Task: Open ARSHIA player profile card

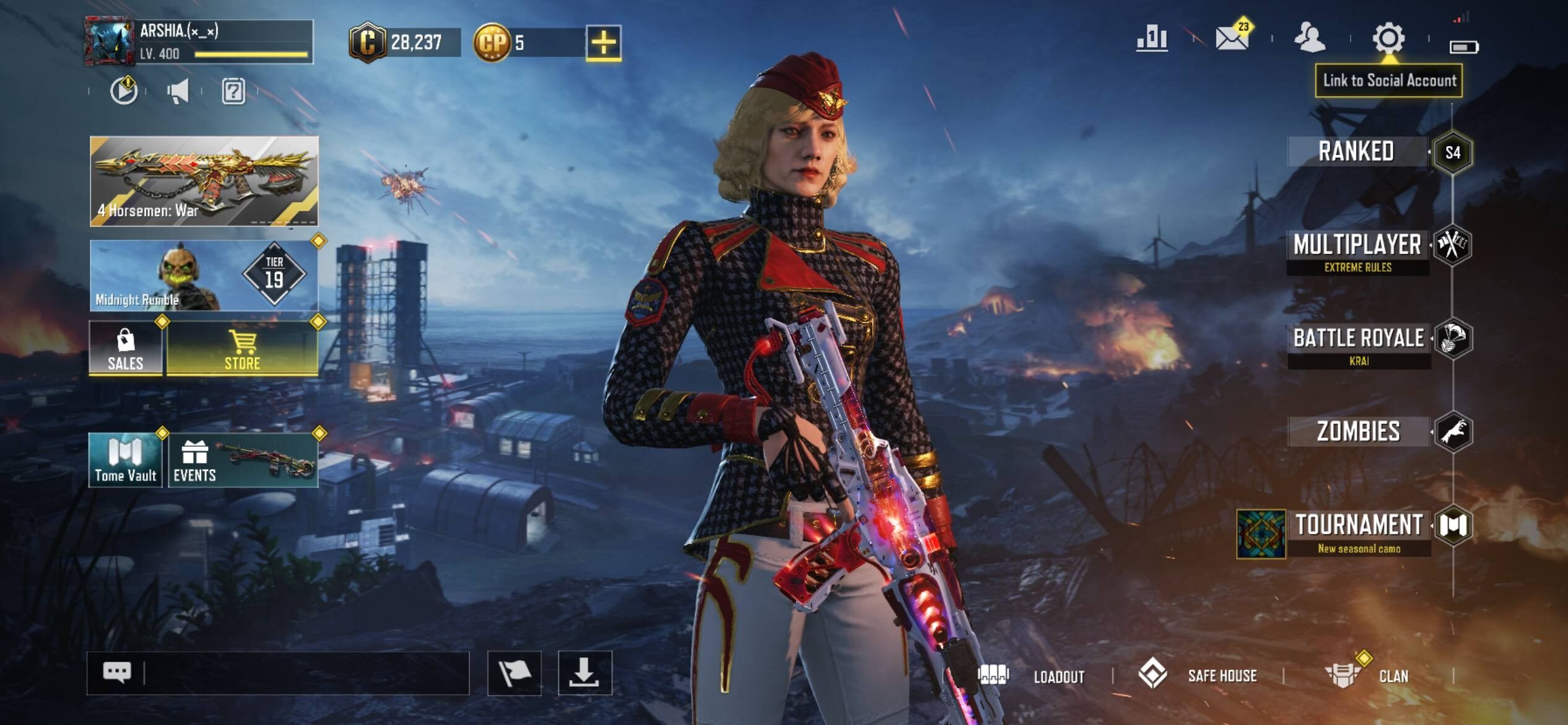Action: pyautogui.click(x=199, y=42)
